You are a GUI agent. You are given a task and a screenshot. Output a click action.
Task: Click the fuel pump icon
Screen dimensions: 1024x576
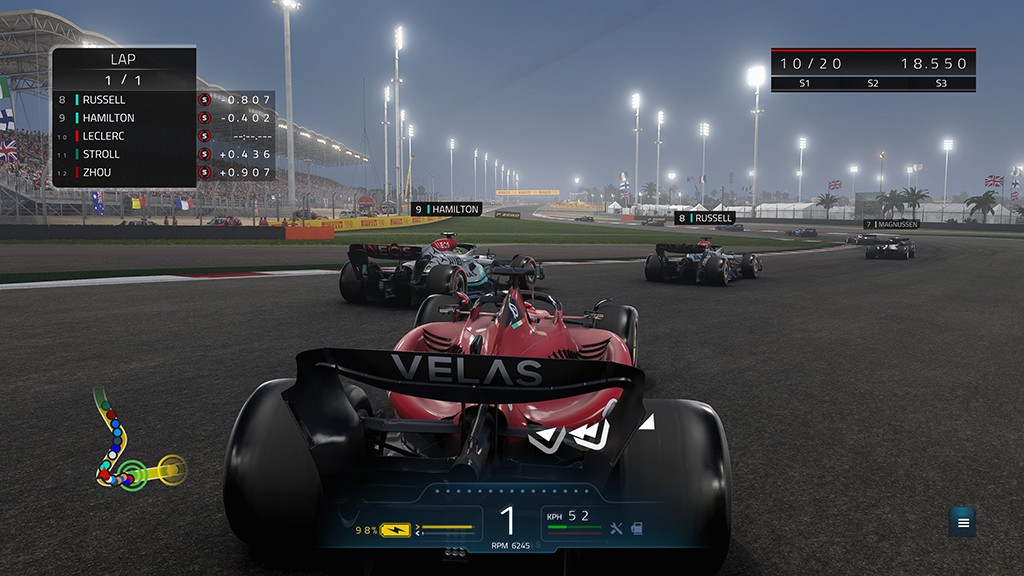coord(635,528)
